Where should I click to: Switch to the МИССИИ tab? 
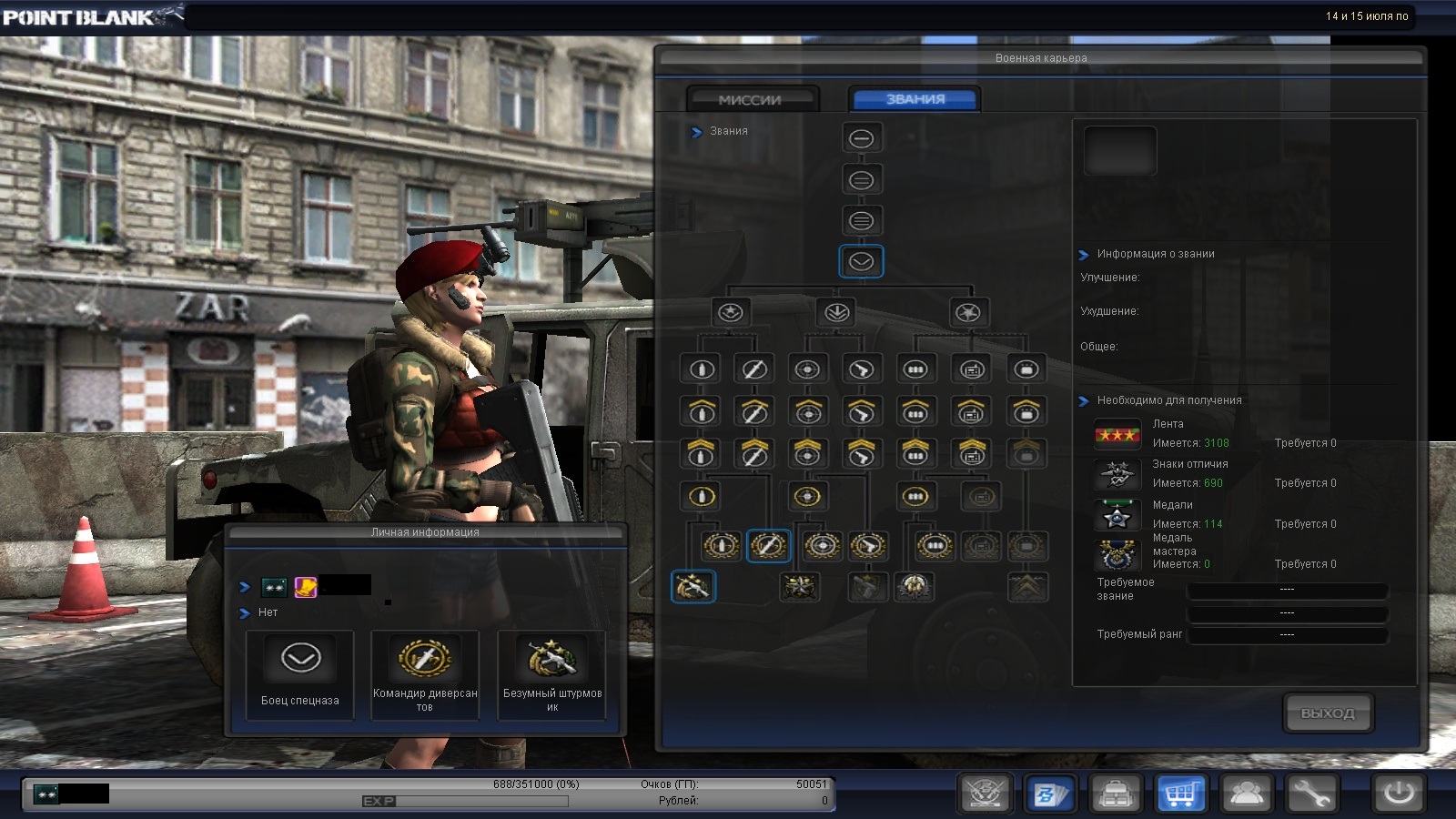click(x=752, y=99)
